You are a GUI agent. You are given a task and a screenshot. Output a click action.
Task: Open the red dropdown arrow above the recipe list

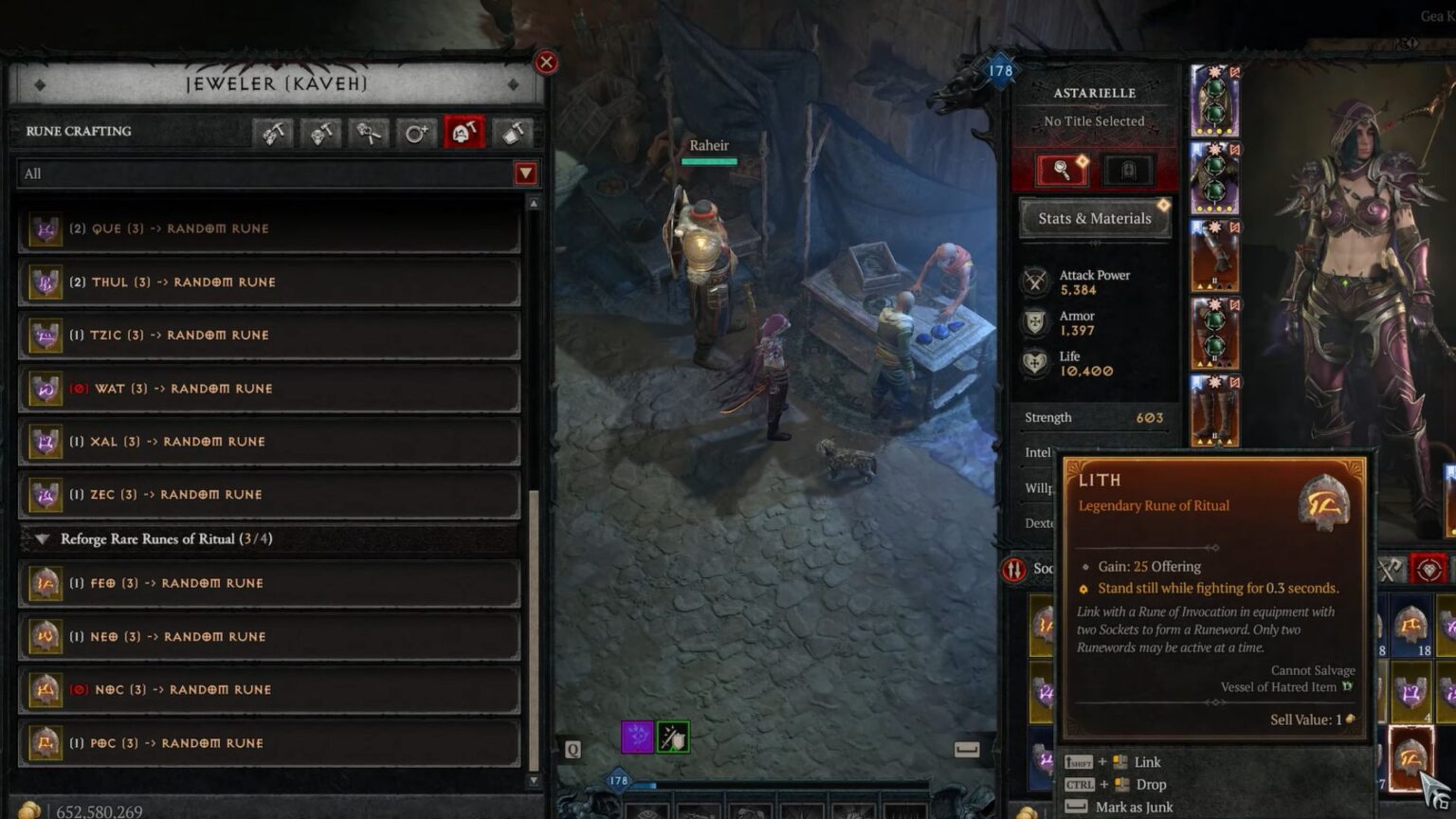(x=526, y=173)
